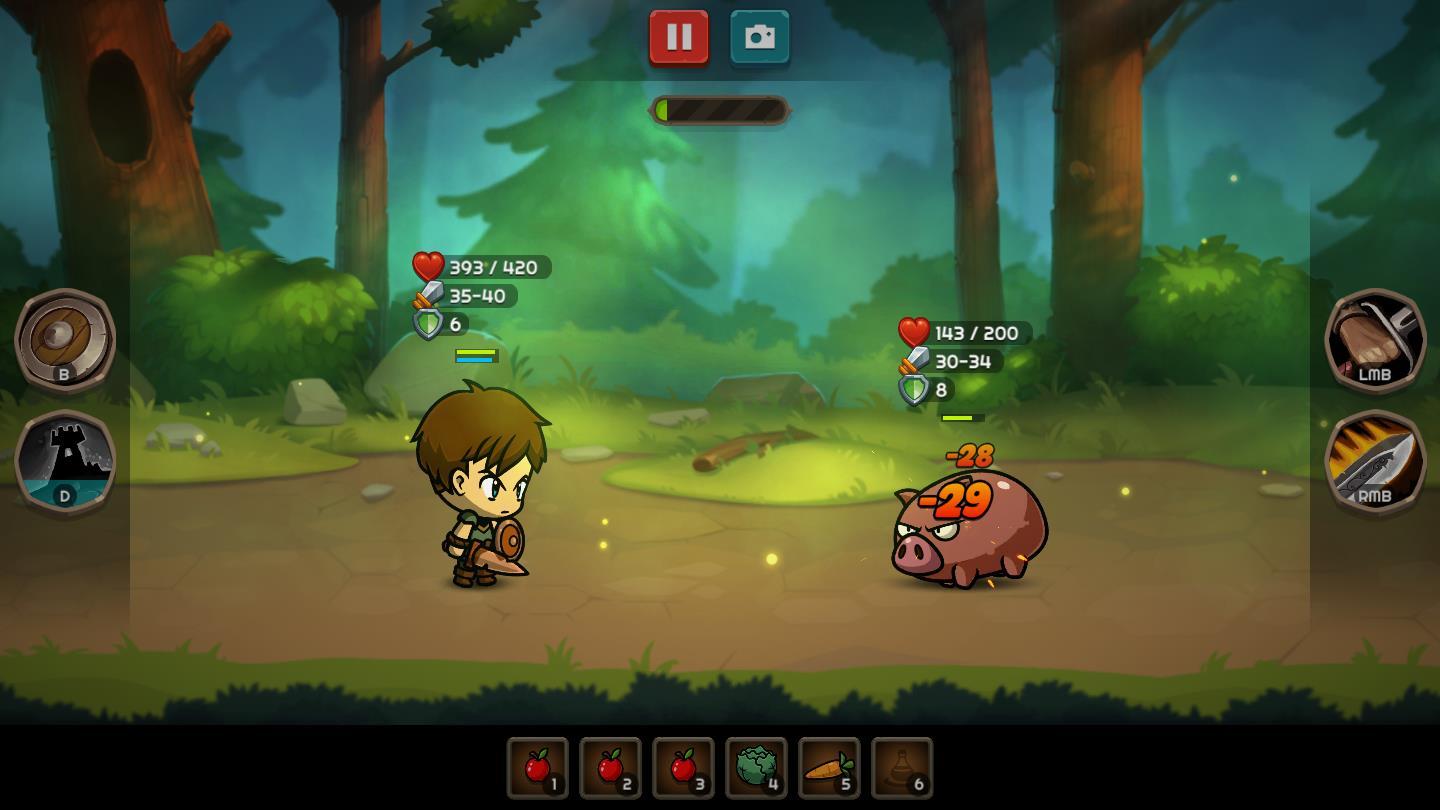Select the shield block icon labeled B
Viewport: 1440px width, 810px height.
click(64, 341)
